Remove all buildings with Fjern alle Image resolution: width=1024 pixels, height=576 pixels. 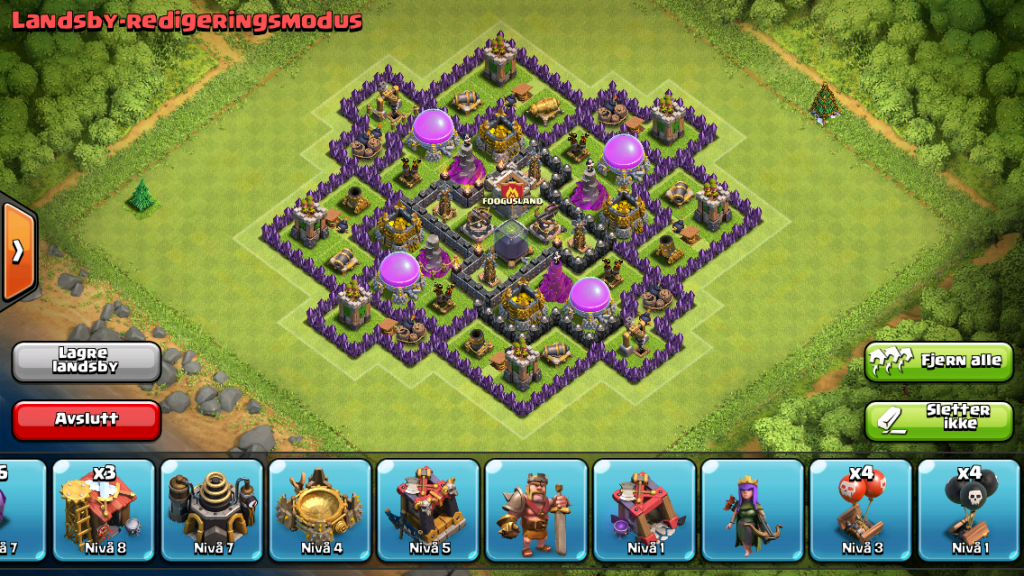939,361
